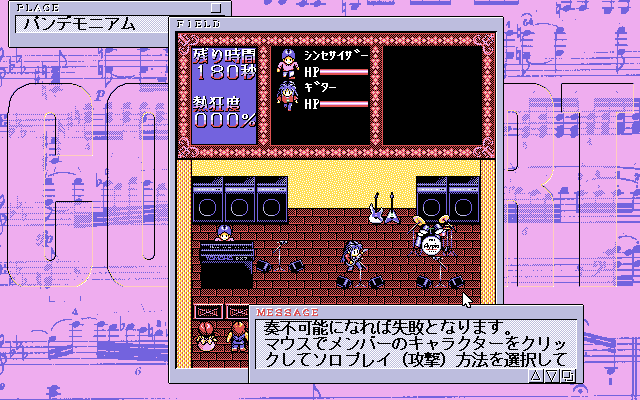640x400 pixels.
Task: Click the overlapping-squares button in the message window
Action: click(568, 376)
